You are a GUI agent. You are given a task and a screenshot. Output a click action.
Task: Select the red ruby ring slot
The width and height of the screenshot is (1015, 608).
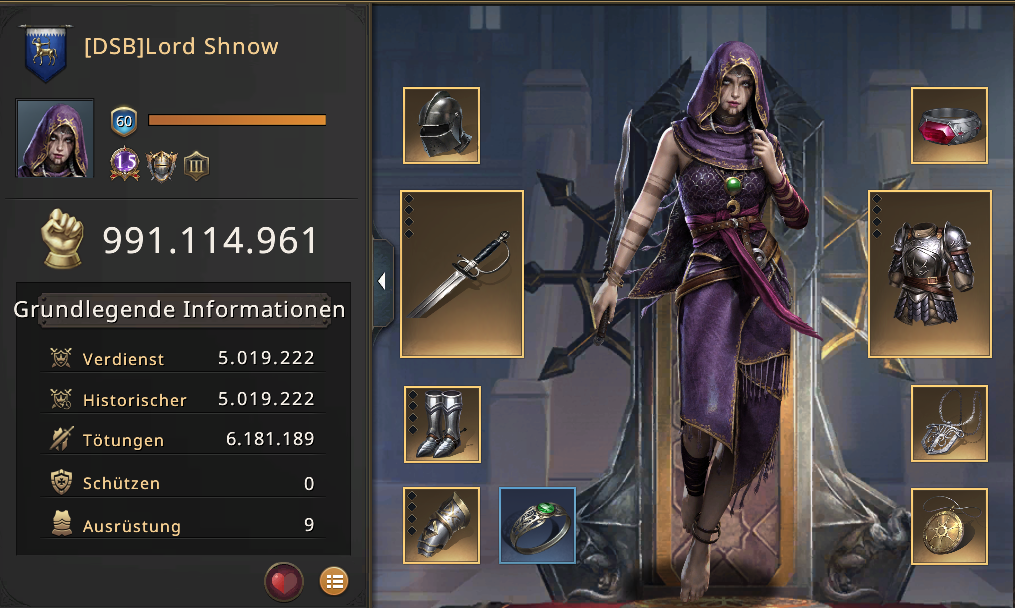[x=949, y=125]
